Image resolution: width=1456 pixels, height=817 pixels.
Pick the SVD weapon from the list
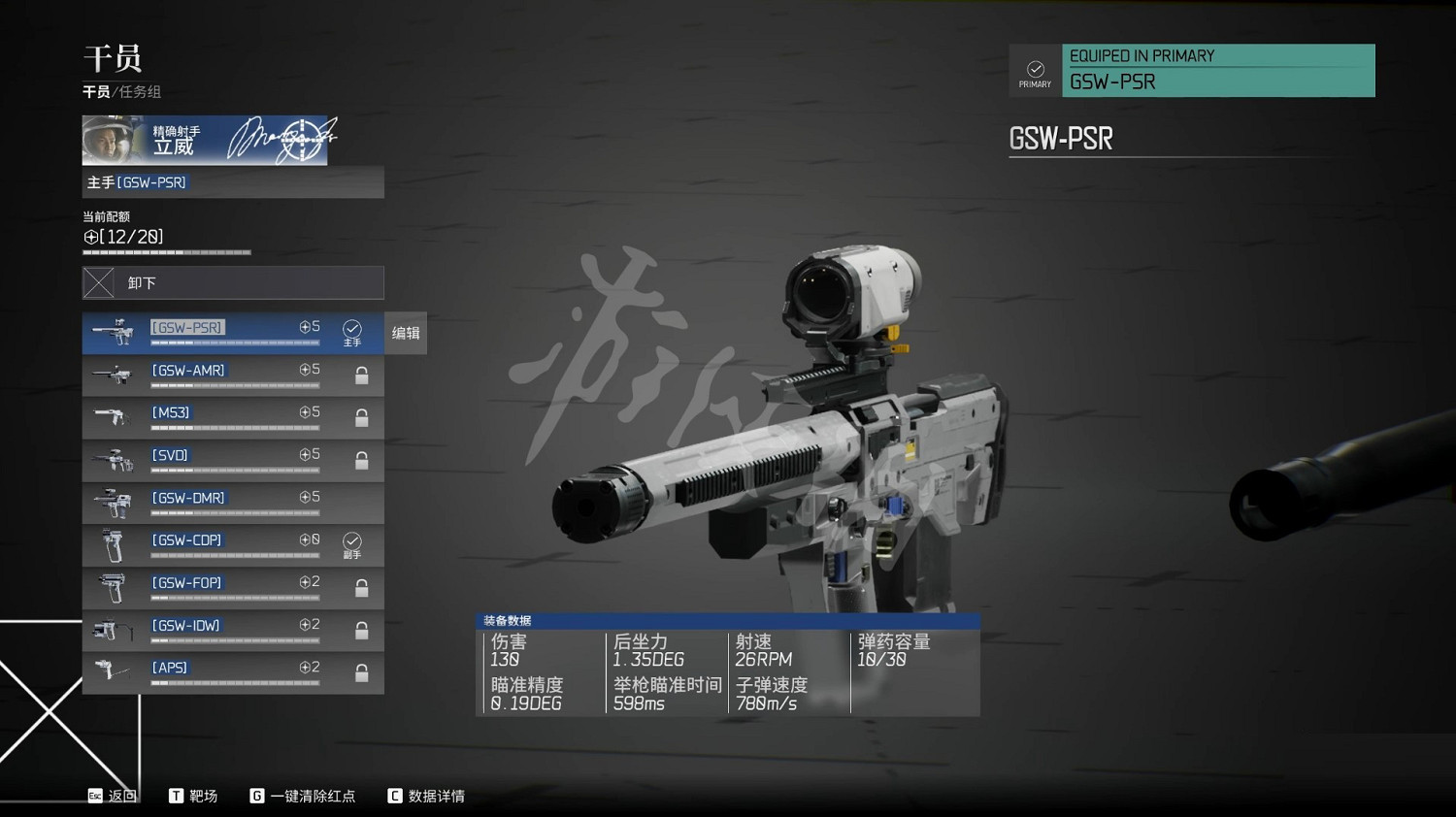(x=233, y=460)
